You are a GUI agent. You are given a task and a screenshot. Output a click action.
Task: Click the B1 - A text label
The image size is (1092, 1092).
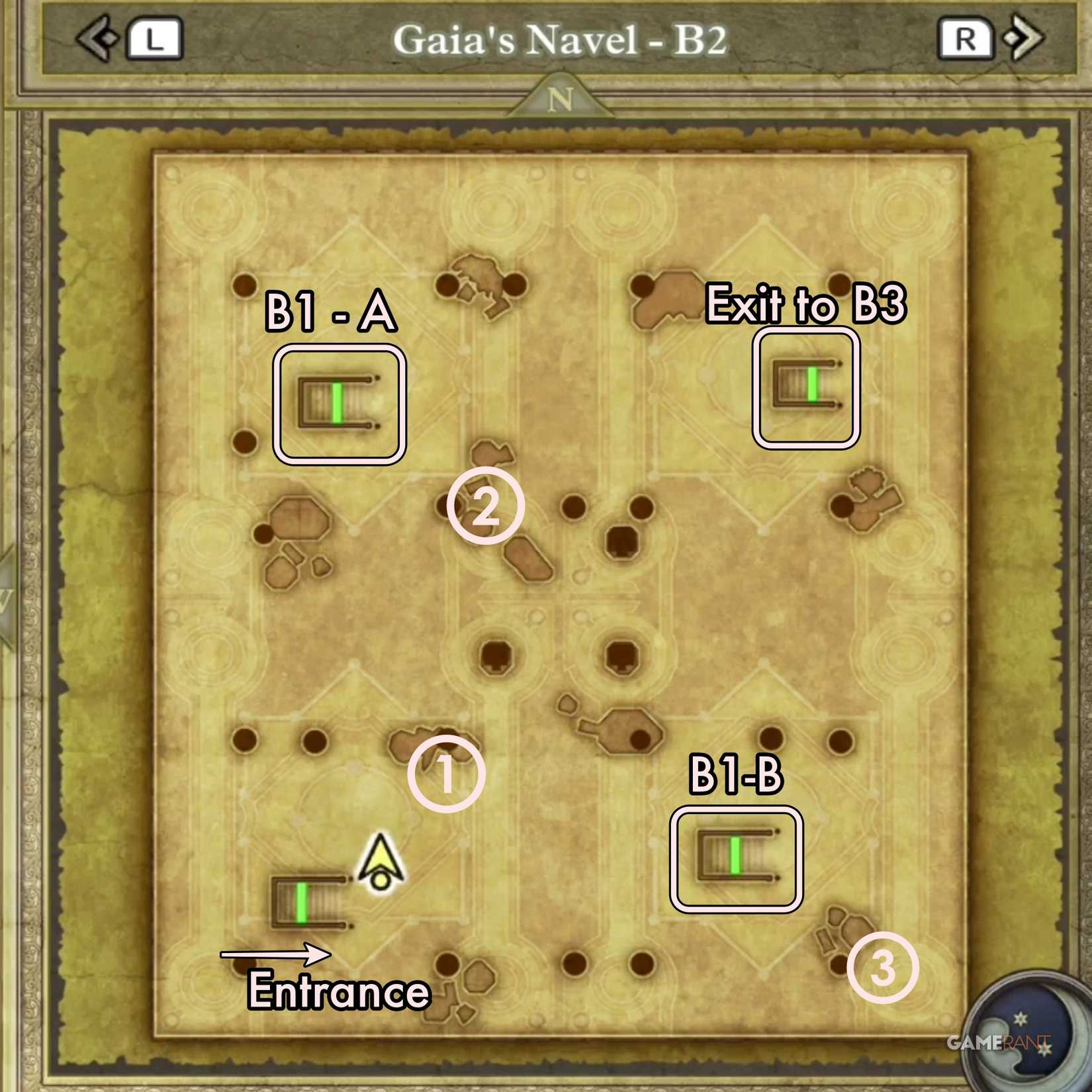(327, 311)
